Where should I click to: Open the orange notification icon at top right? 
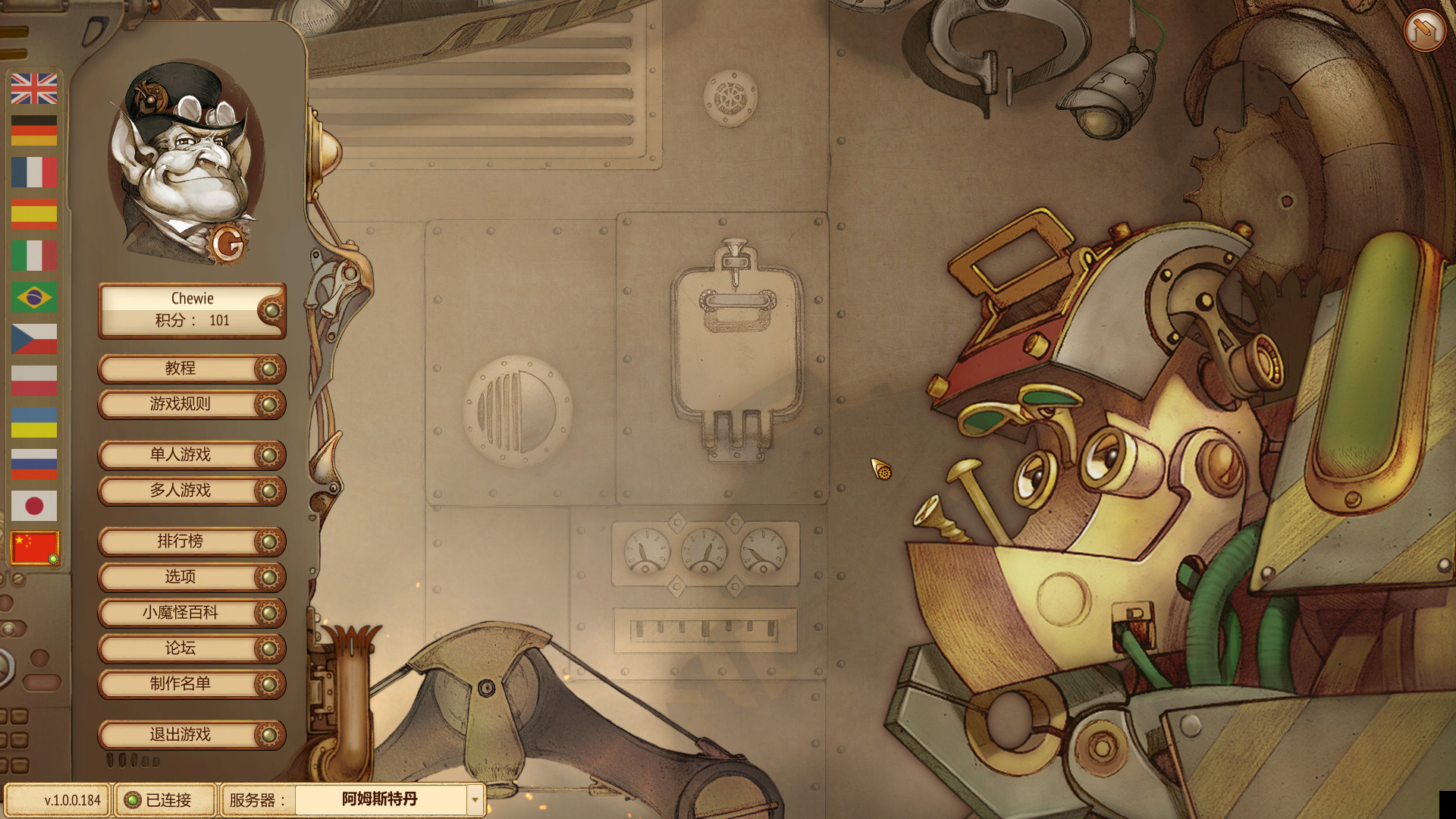point(1424,30)
